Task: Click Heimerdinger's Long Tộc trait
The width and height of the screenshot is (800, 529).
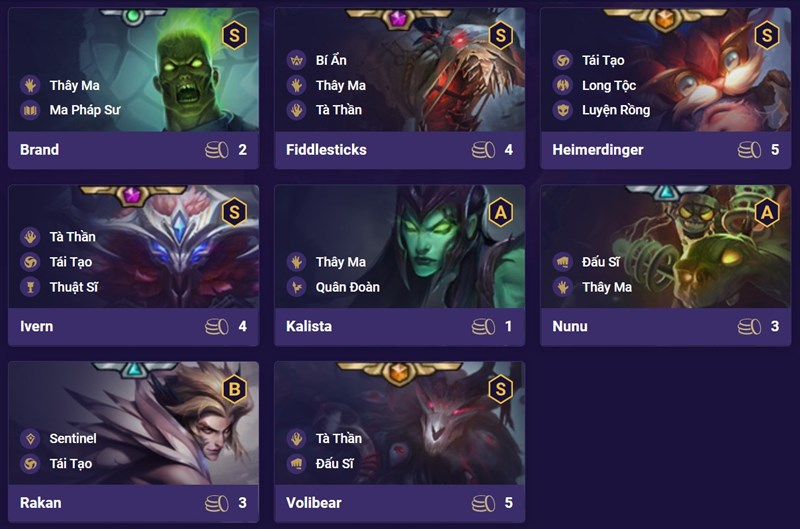Action: (x=608, y=86)
